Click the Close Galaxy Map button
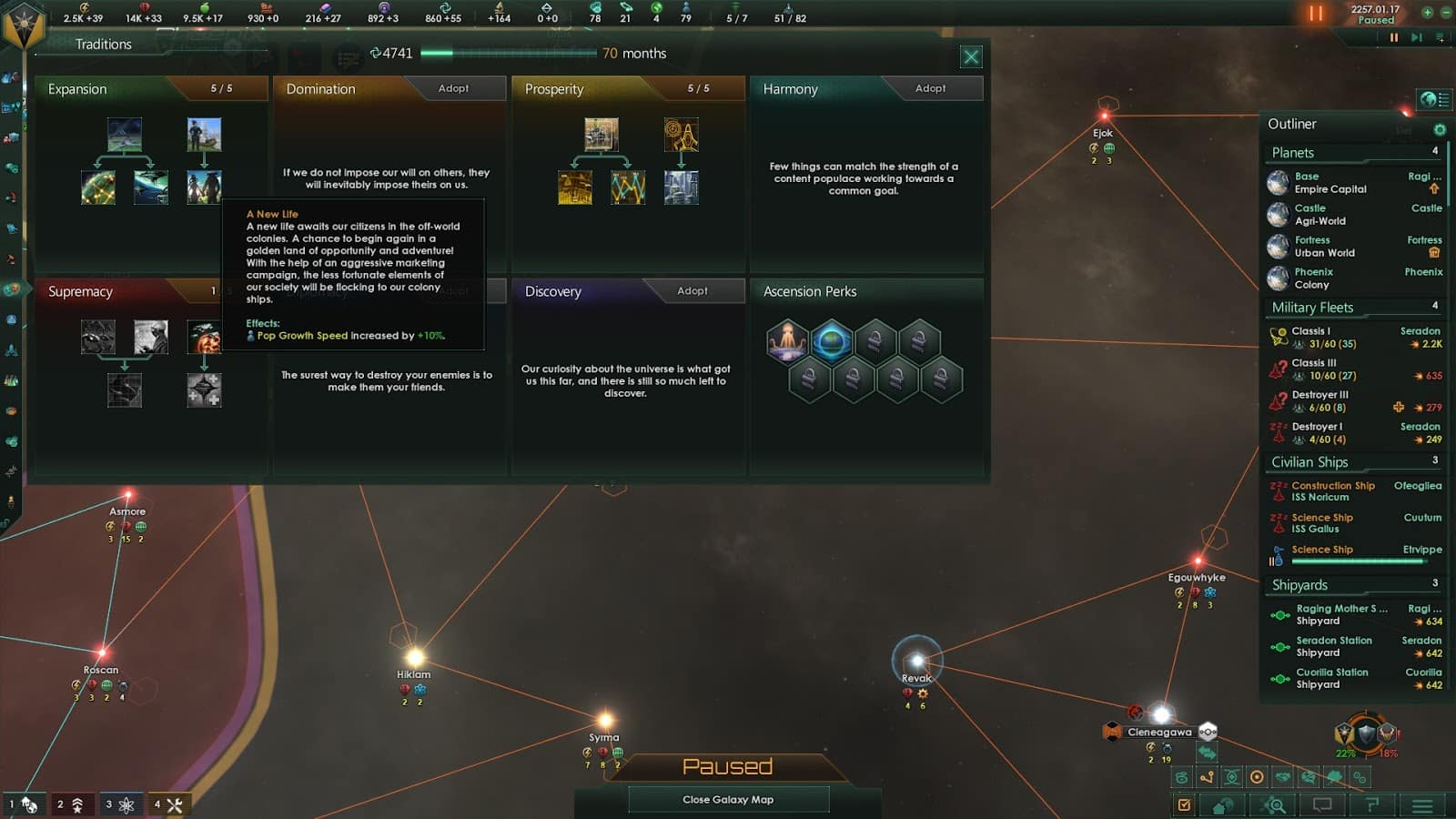Image resolution: width=1456 pixels, height=819 pixels. (x=729, y=799)
